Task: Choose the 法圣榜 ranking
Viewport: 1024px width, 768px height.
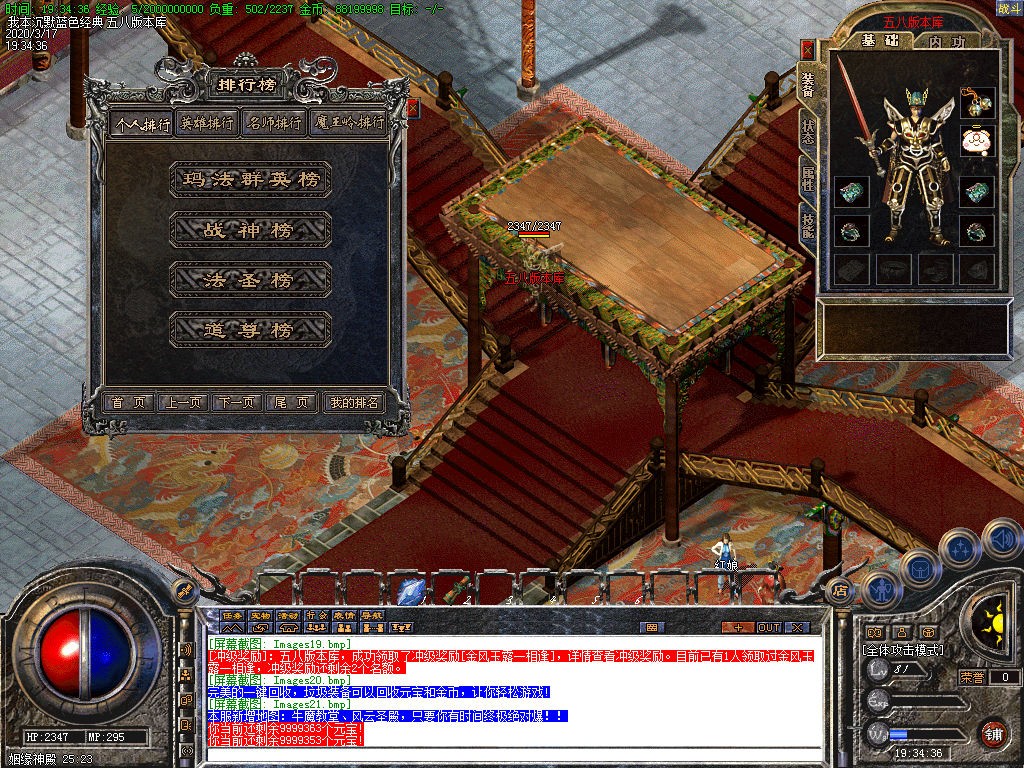Action: coord(250,280)
